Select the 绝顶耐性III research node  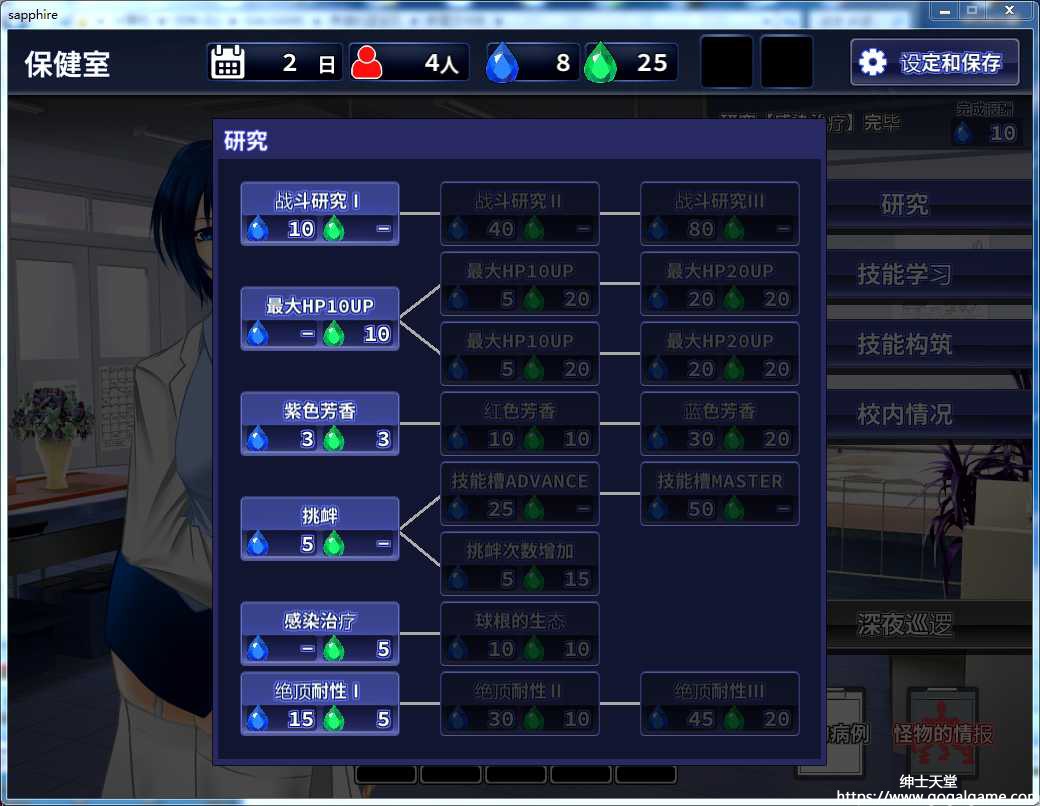pos(720,704)
